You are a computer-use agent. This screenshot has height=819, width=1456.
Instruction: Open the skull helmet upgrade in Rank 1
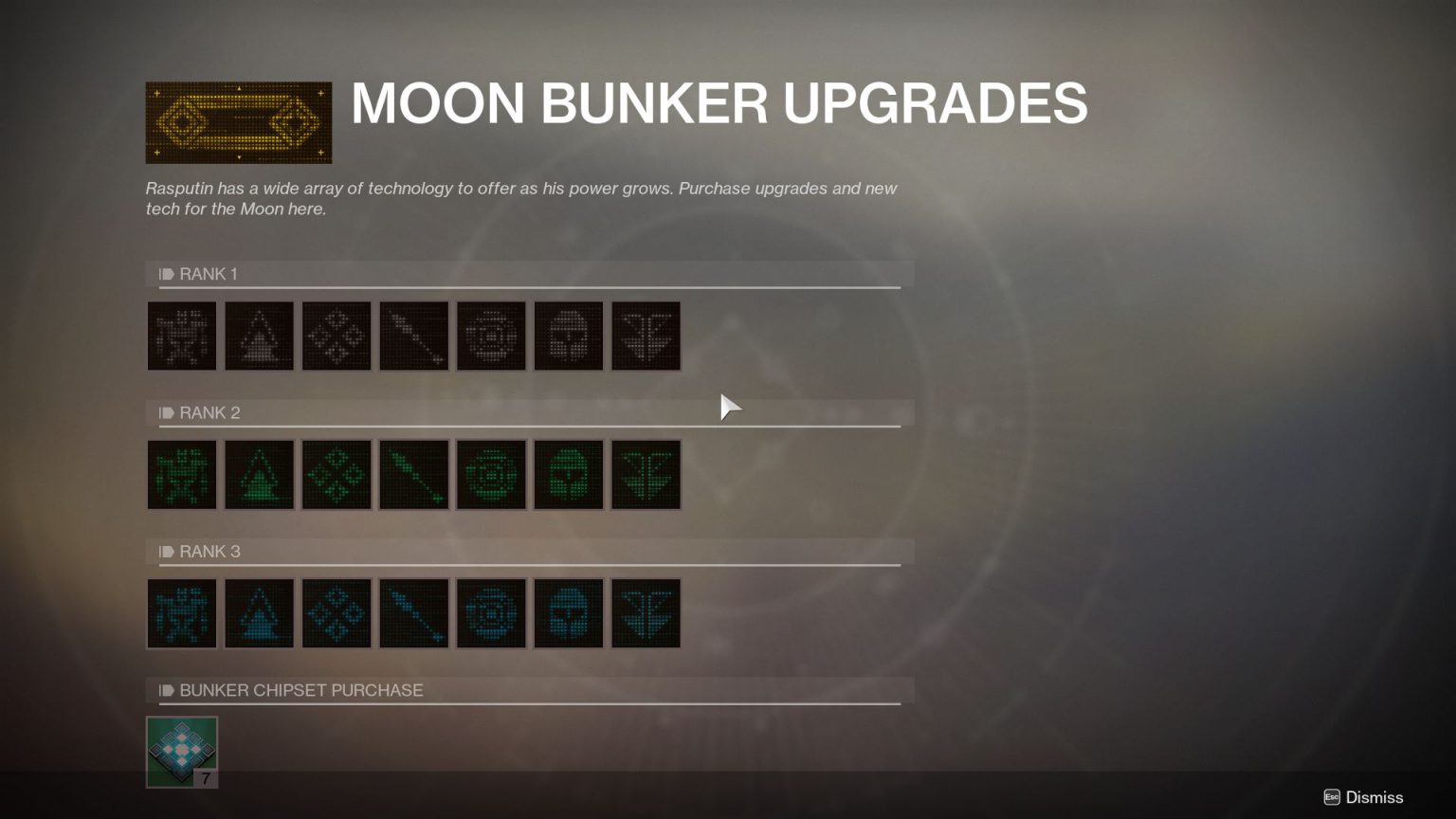[569, 336]
